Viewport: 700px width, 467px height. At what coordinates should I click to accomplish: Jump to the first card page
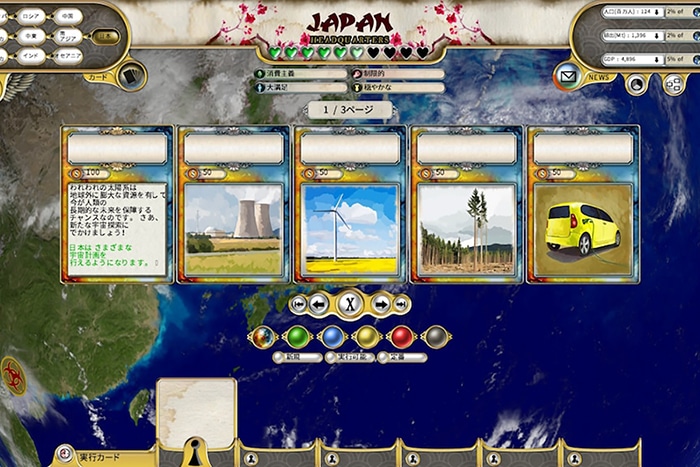[298, 304]
